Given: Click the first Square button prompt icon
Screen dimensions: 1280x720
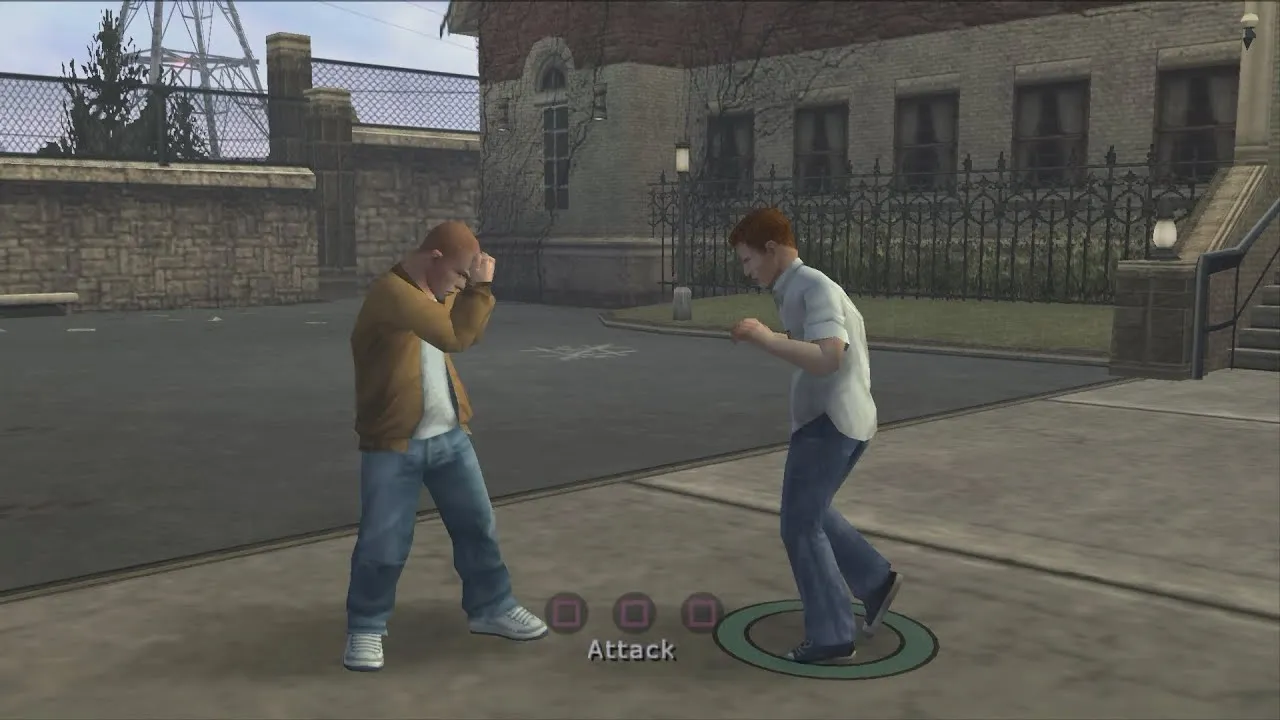Looking at the screenshot, I should coord(567,613).
